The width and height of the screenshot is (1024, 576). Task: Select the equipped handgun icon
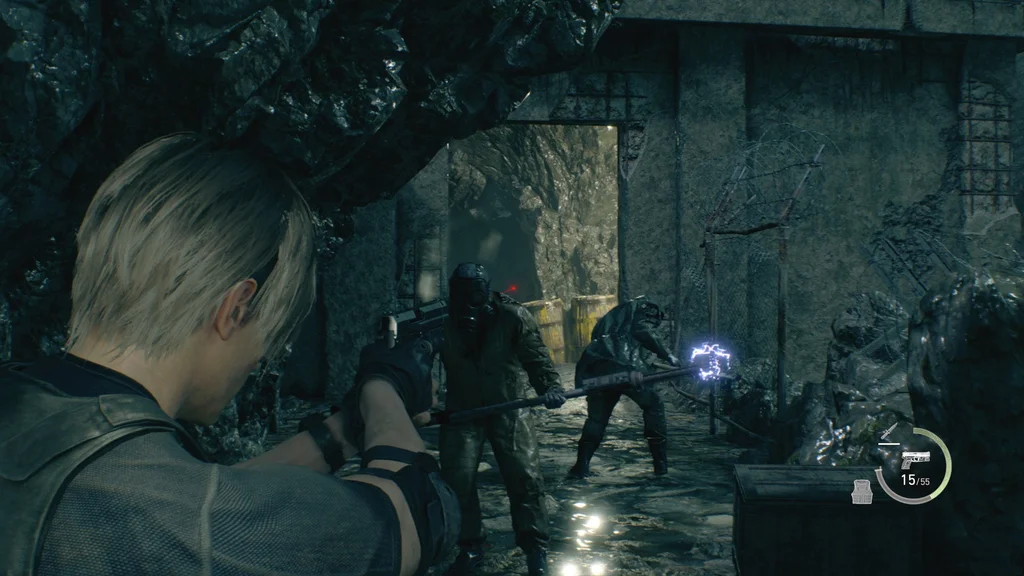(914, 459)
